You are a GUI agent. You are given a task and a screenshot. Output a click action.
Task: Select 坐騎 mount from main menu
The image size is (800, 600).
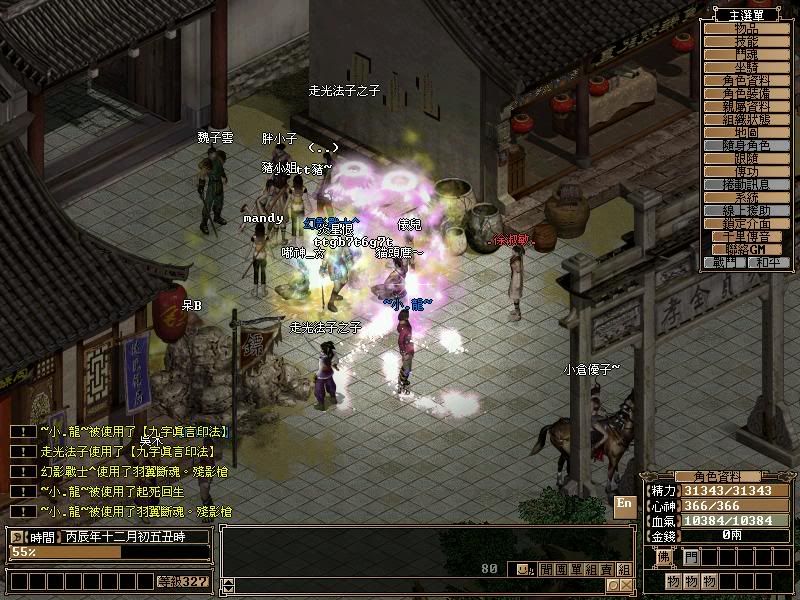746,66
